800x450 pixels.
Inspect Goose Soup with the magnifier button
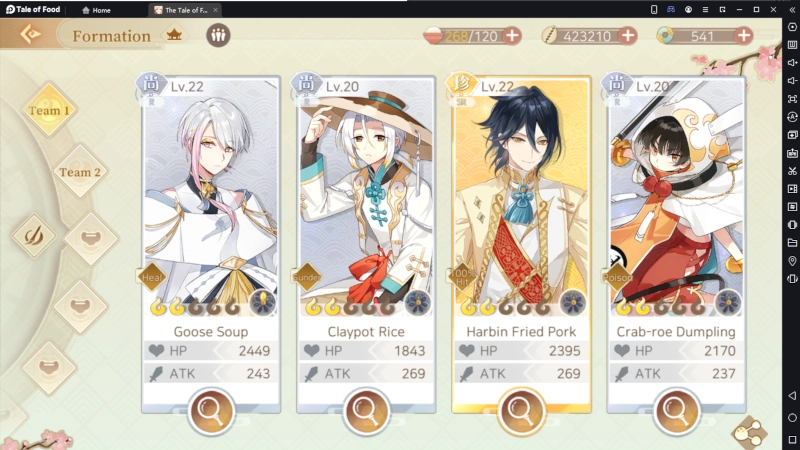tap(211, 408)
